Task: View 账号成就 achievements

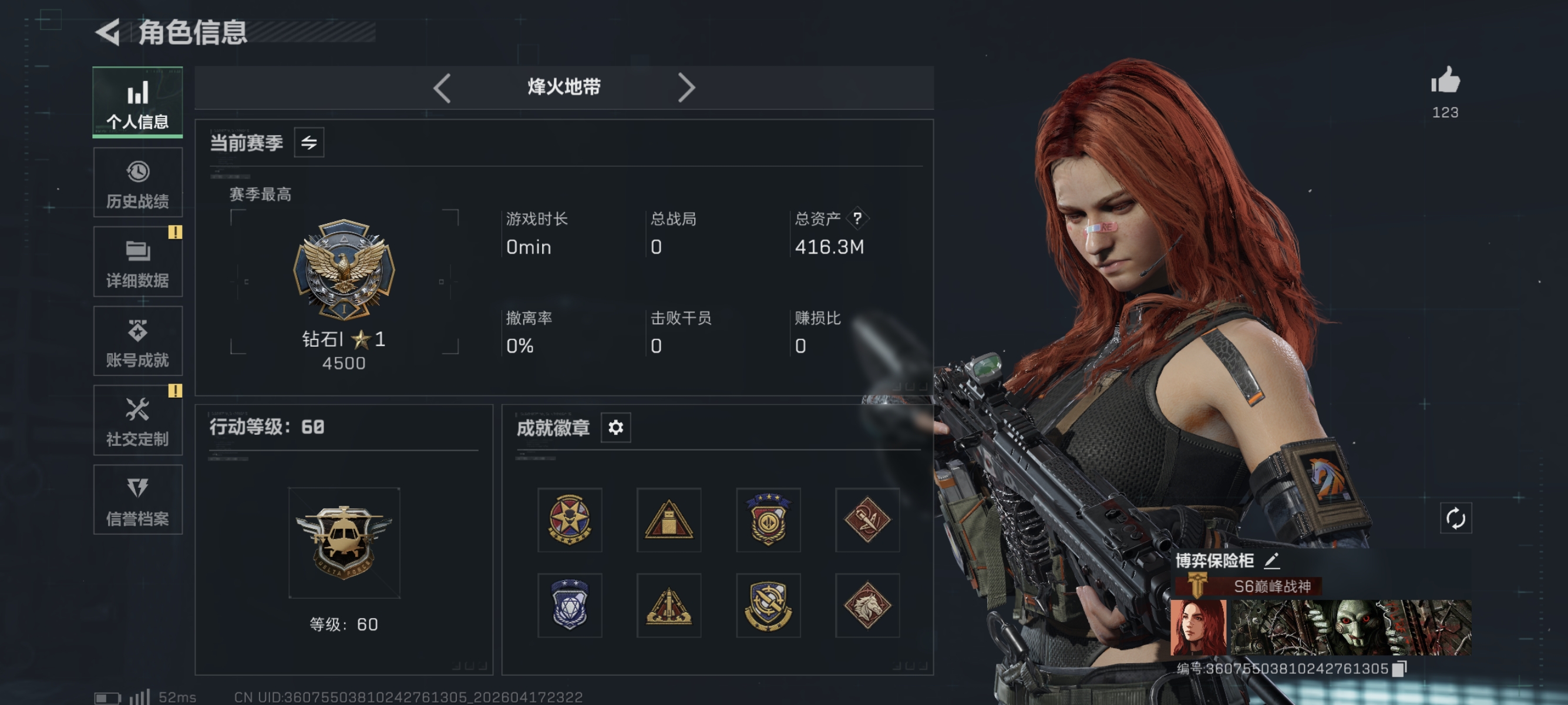Action: point(137,341)
